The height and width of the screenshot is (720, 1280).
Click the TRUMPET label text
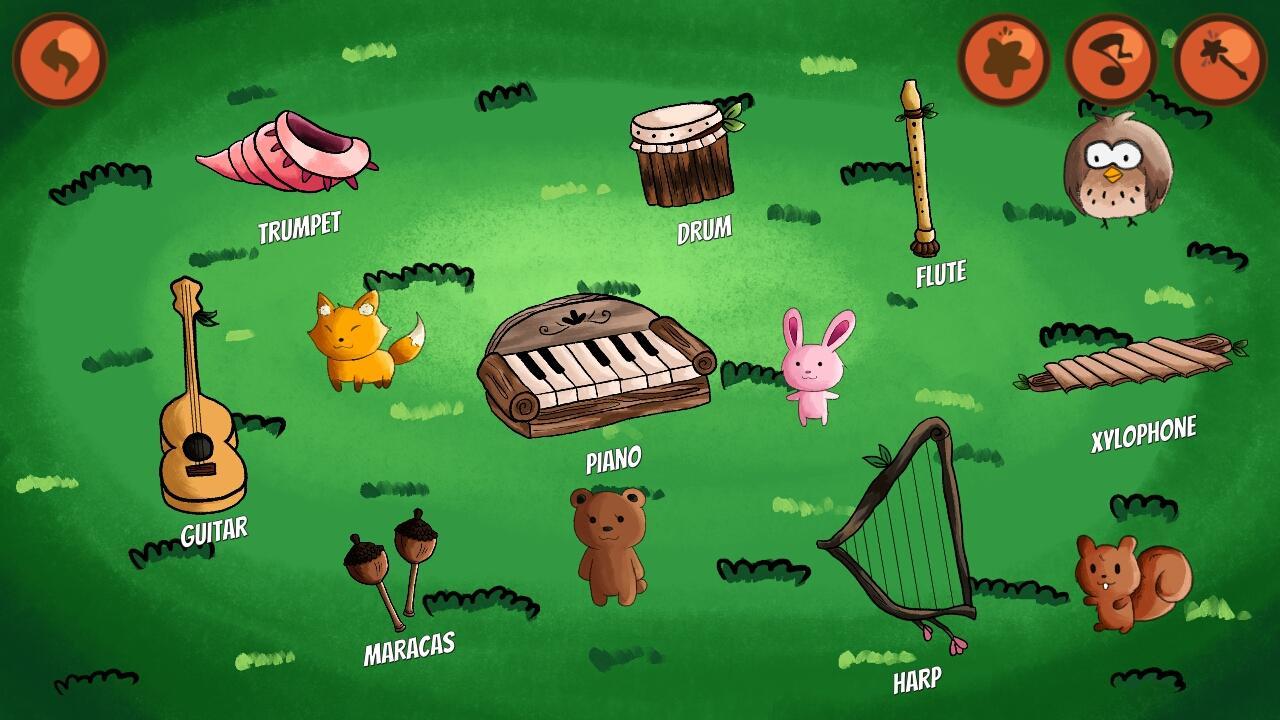pyautogui.click(x=300, y=227)
